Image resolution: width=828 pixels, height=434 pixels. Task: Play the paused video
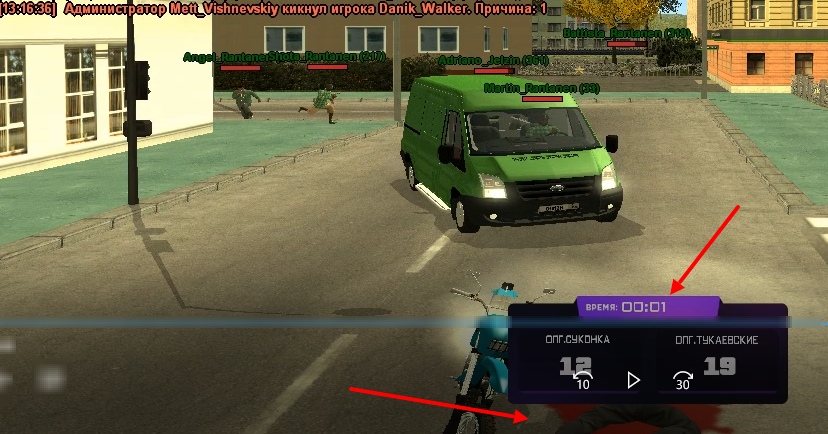pyautogui.click(x=633, y=380)
